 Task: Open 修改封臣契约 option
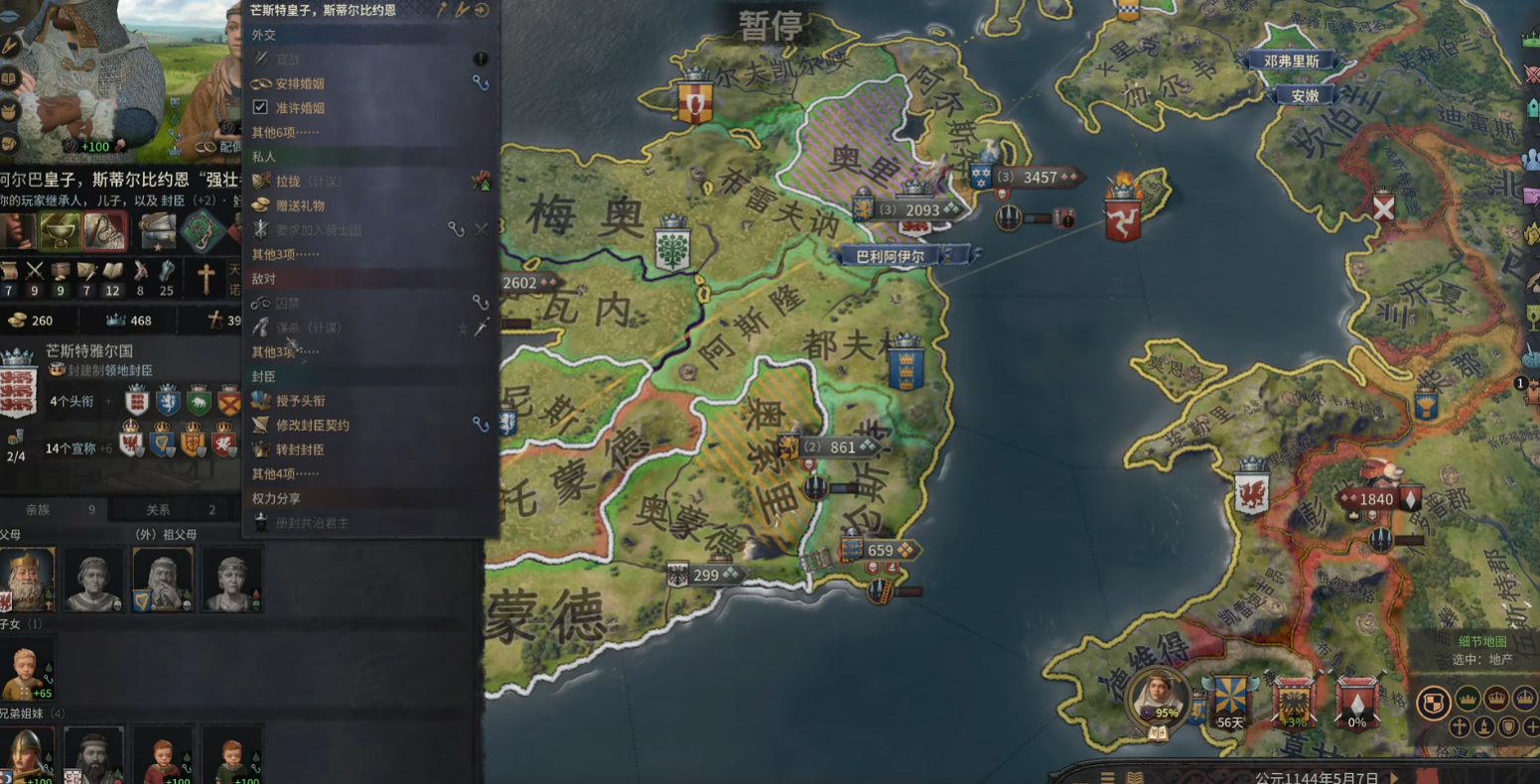pos(312,425)
